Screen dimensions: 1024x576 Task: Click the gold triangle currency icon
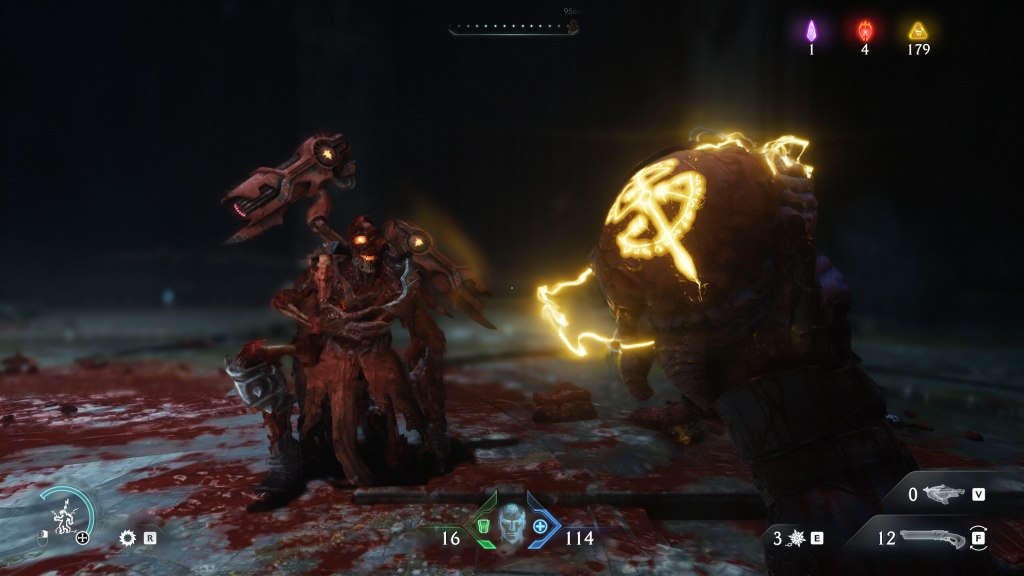[918, 31]
